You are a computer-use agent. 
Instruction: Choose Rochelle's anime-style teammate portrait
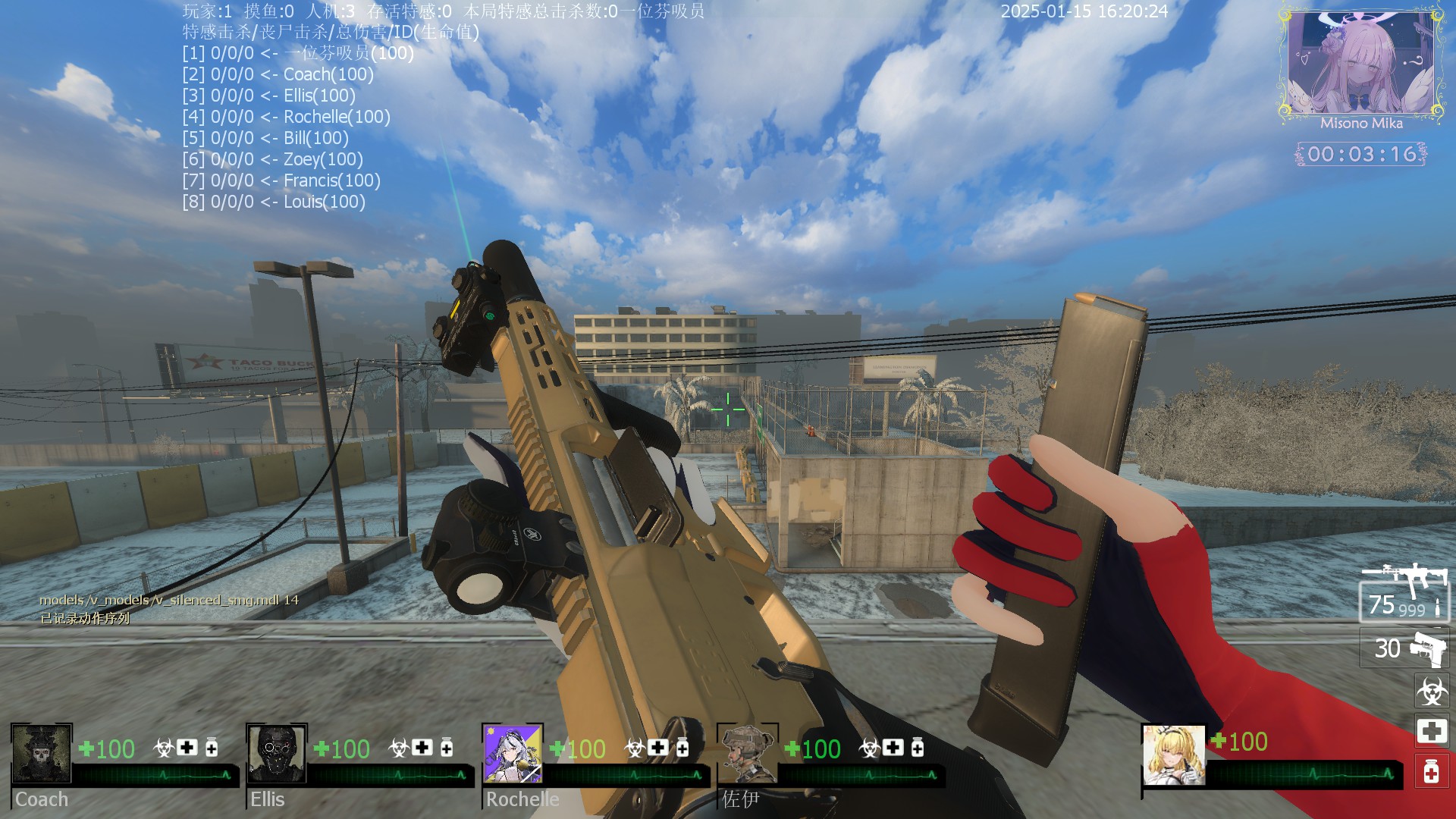click(x=513, y=754)
